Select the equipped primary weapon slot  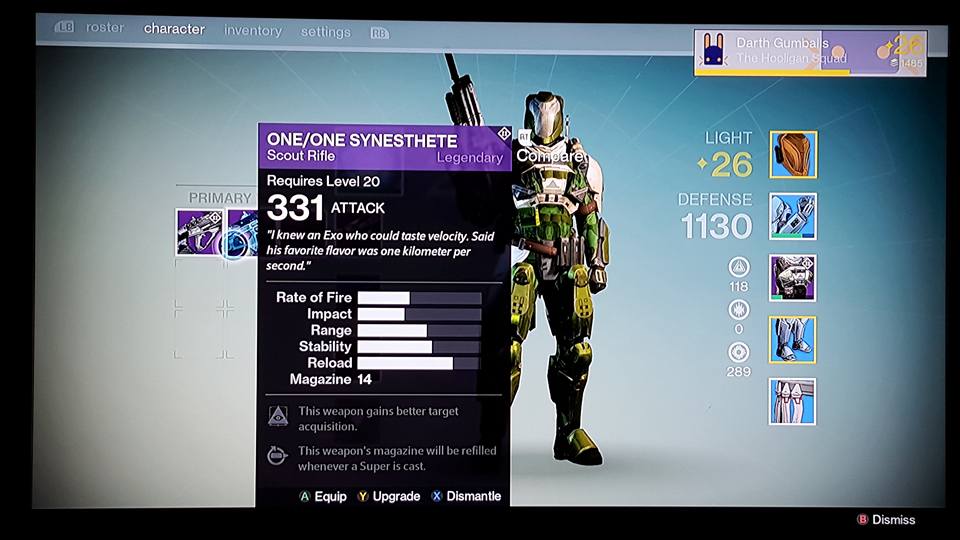(196, 233)
